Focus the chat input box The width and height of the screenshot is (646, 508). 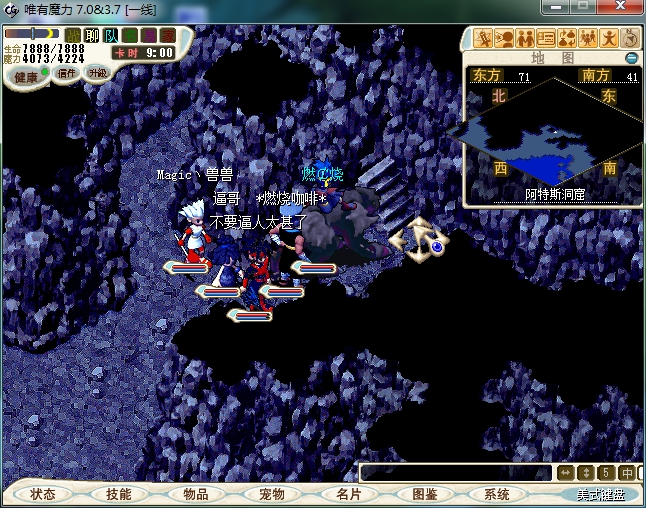click(x=455, y=472)
